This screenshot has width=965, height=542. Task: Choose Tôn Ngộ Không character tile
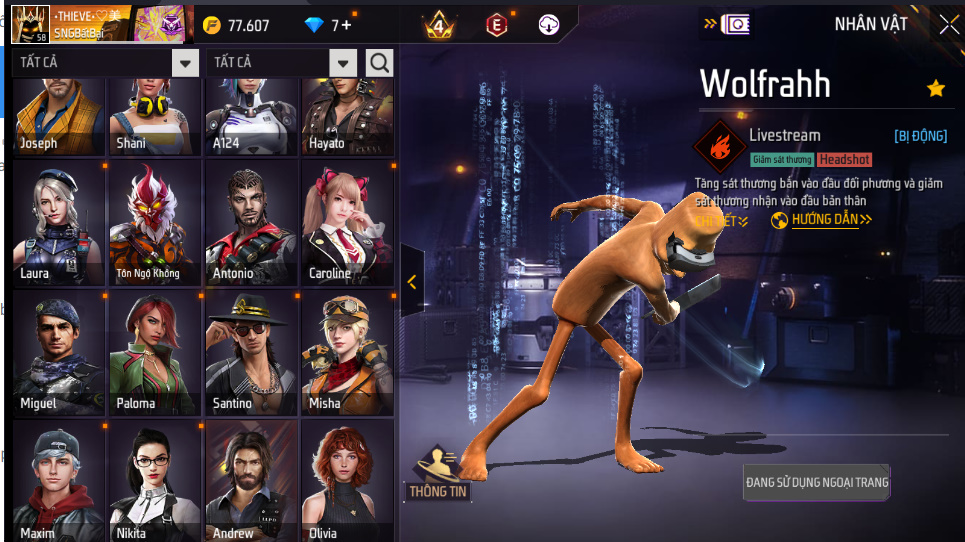click(154, 223)
